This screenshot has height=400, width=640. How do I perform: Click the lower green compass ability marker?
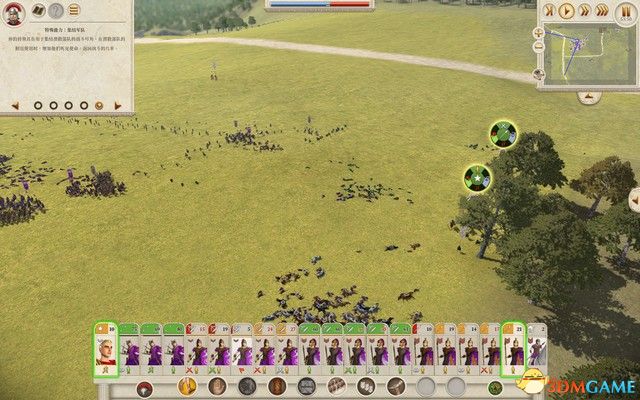pos(478,179)
